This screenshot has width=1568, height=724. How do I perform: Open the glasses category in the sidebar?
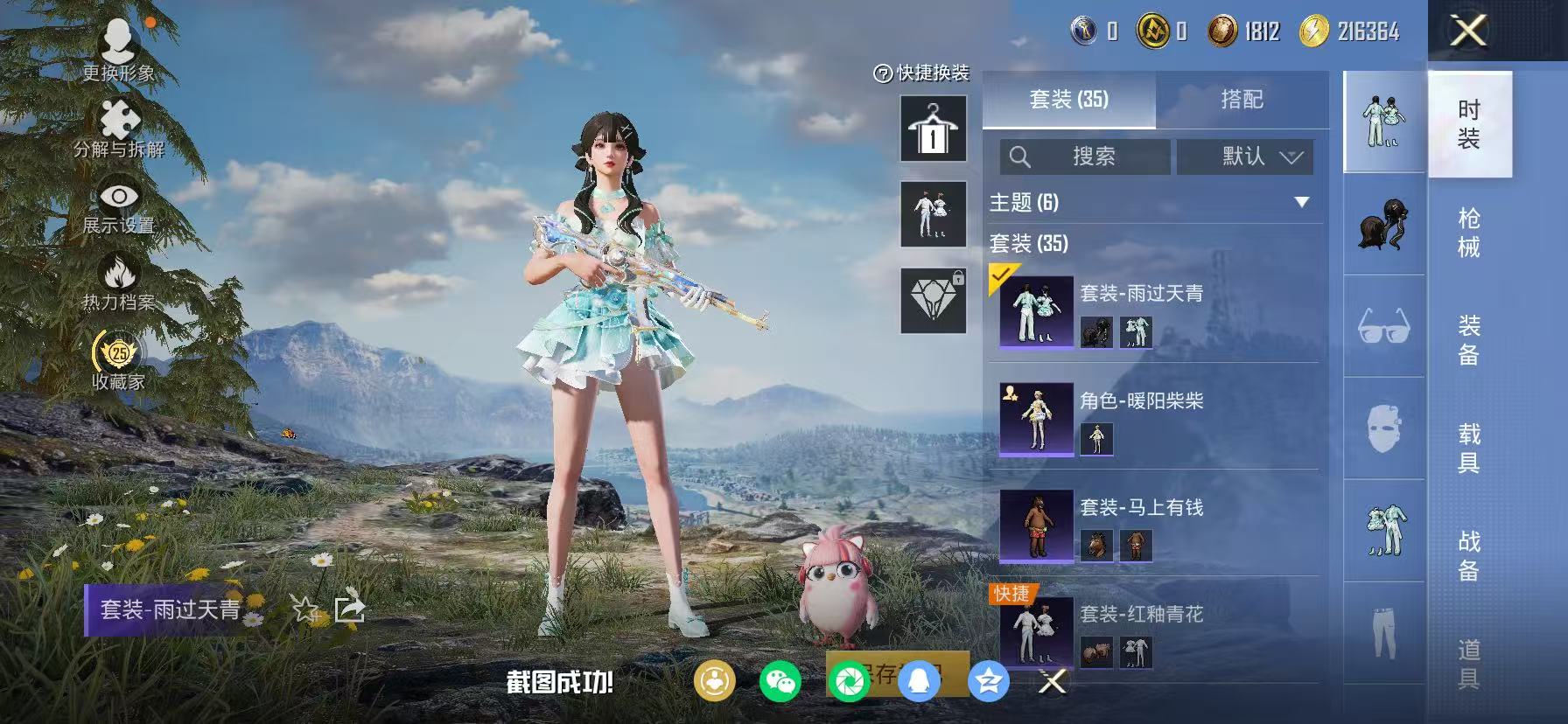(x=1383, y=324)
